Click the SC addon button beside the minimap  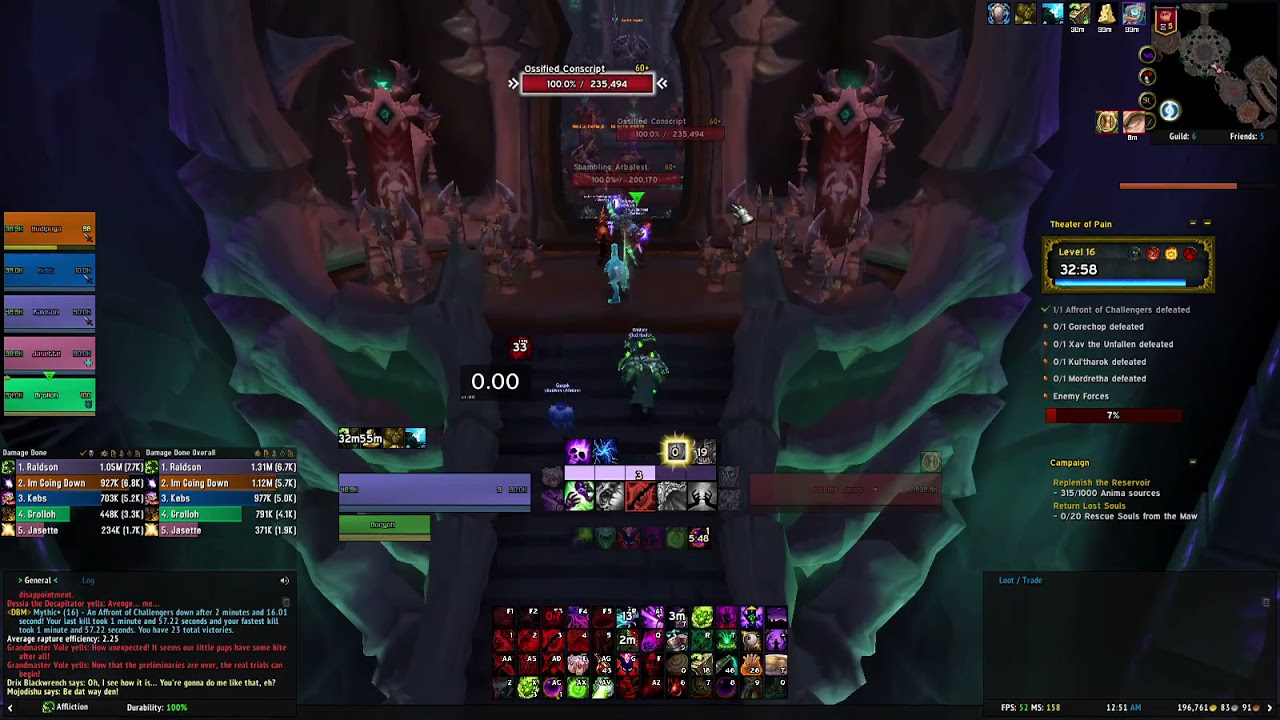[1147, 100]
